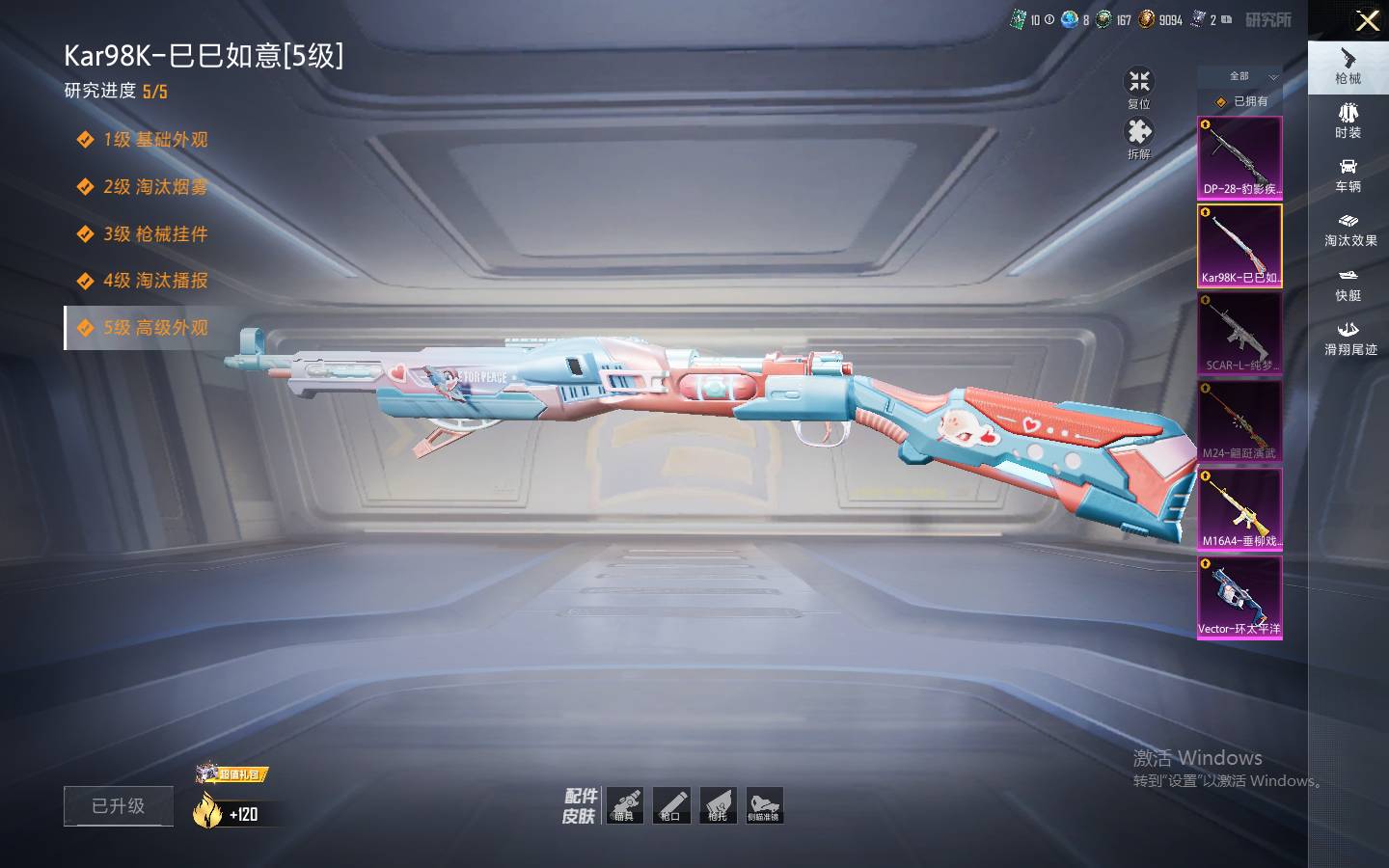Choose the SCAR-L skin thumbnail
This screenshot has width=1389, height=868.
point(1239,334)
